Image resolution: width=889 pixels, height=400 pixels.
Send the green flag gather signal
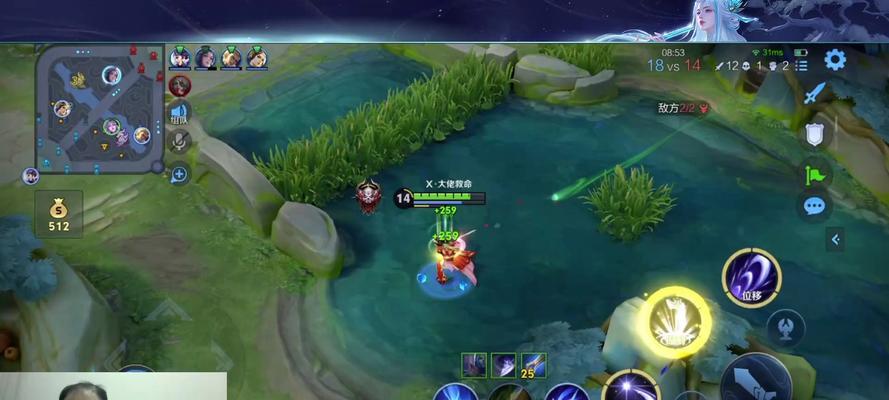pos(815,172)
